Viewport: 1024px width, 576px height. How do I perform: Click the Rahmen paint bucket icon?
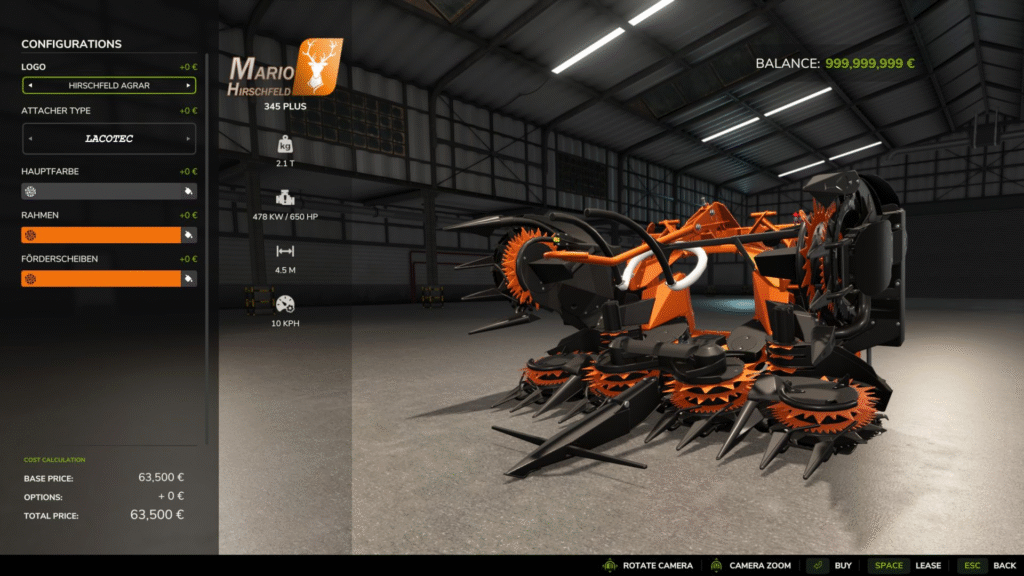pos(187,235)
